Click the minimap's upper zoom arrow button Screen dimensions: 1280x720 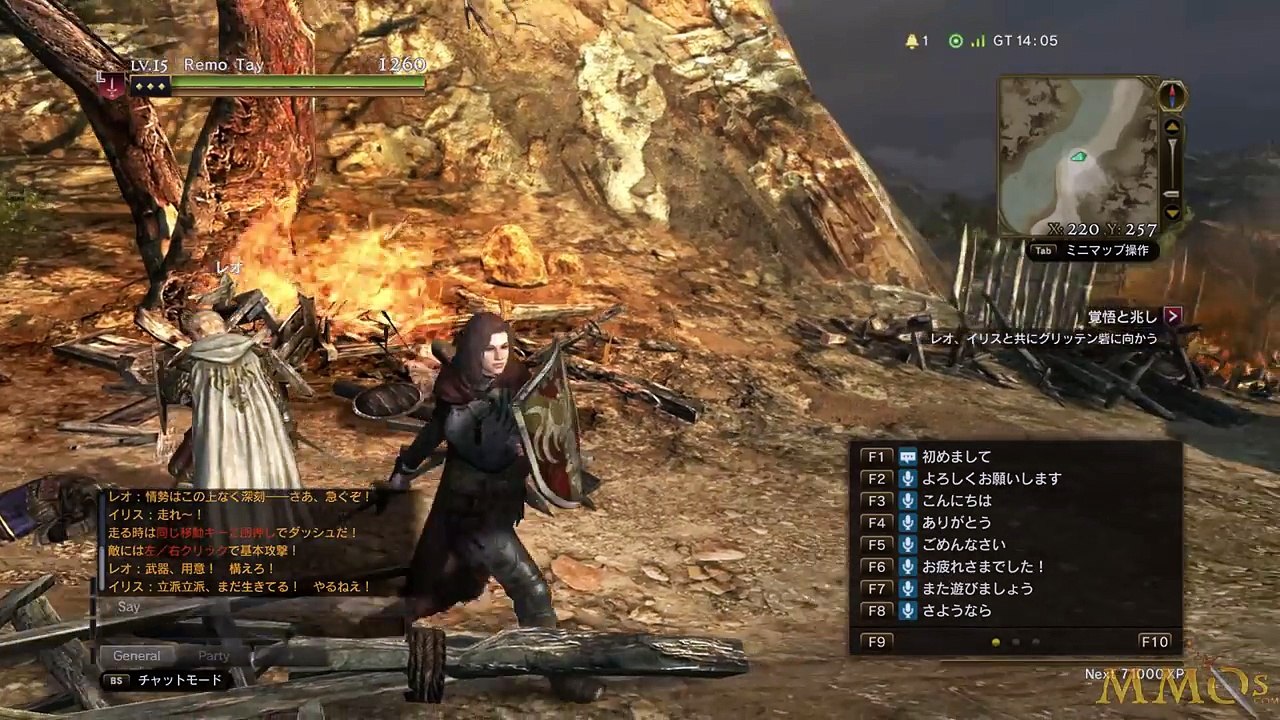[1172, 127]
